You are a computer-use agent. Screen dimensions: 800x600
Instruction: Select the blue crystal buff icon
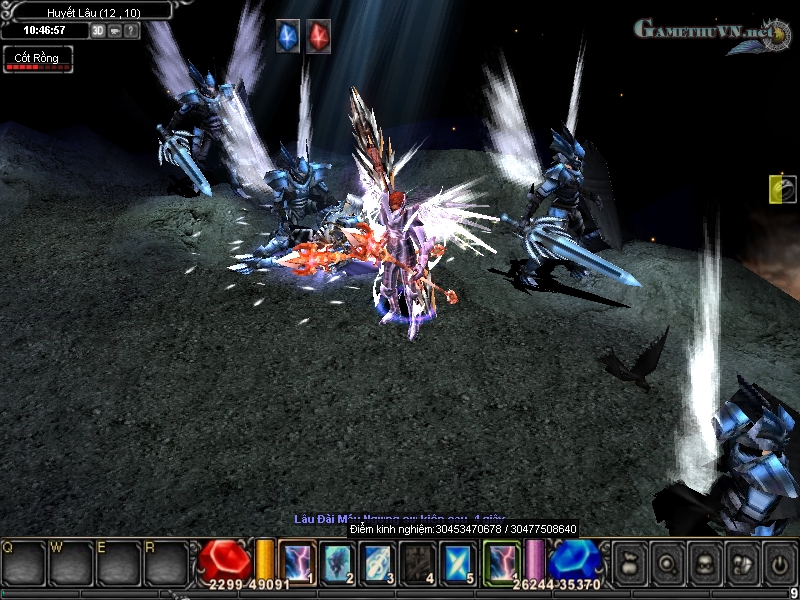click(x=288, y=36)
